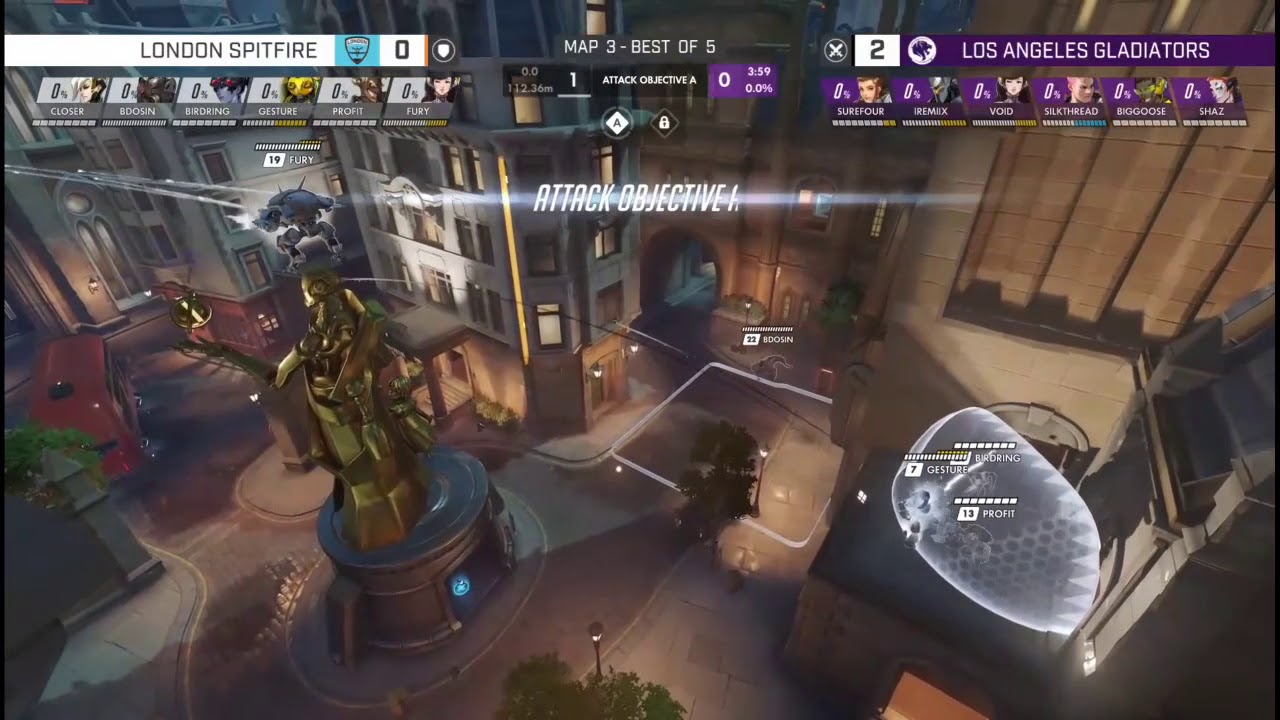Image resolution: width=1280 pixels, height=720 pixels.
Task: Select the Objective A diamond marker
Action: (618, 124)
